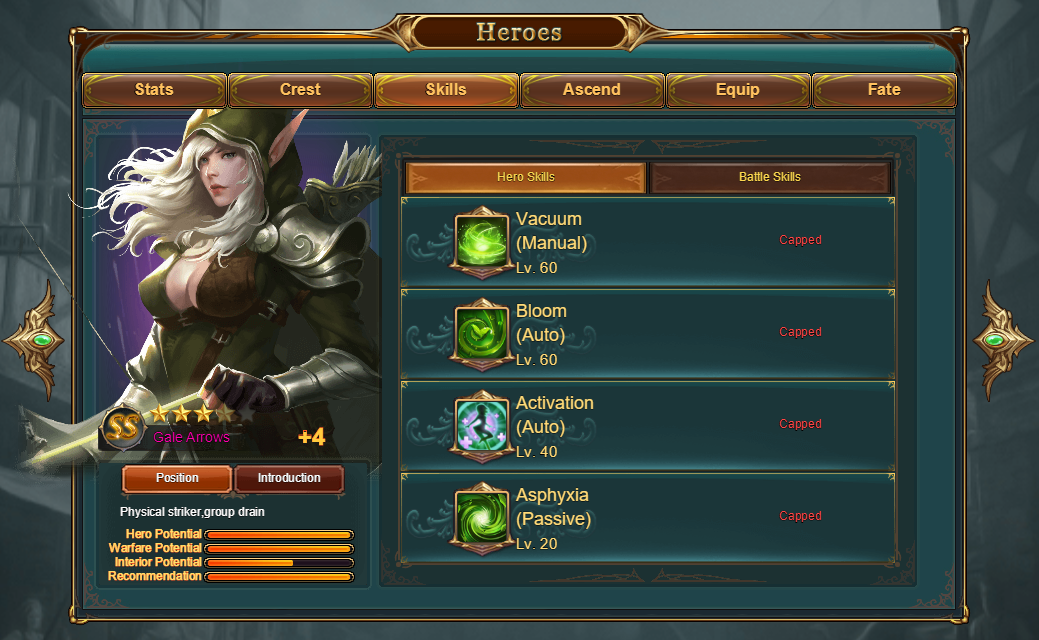Viewport: 1039px width, 640px height.
Task: Select the Hero Skills sub-tab
Action: pyautogui.click(x=526, y=177)
